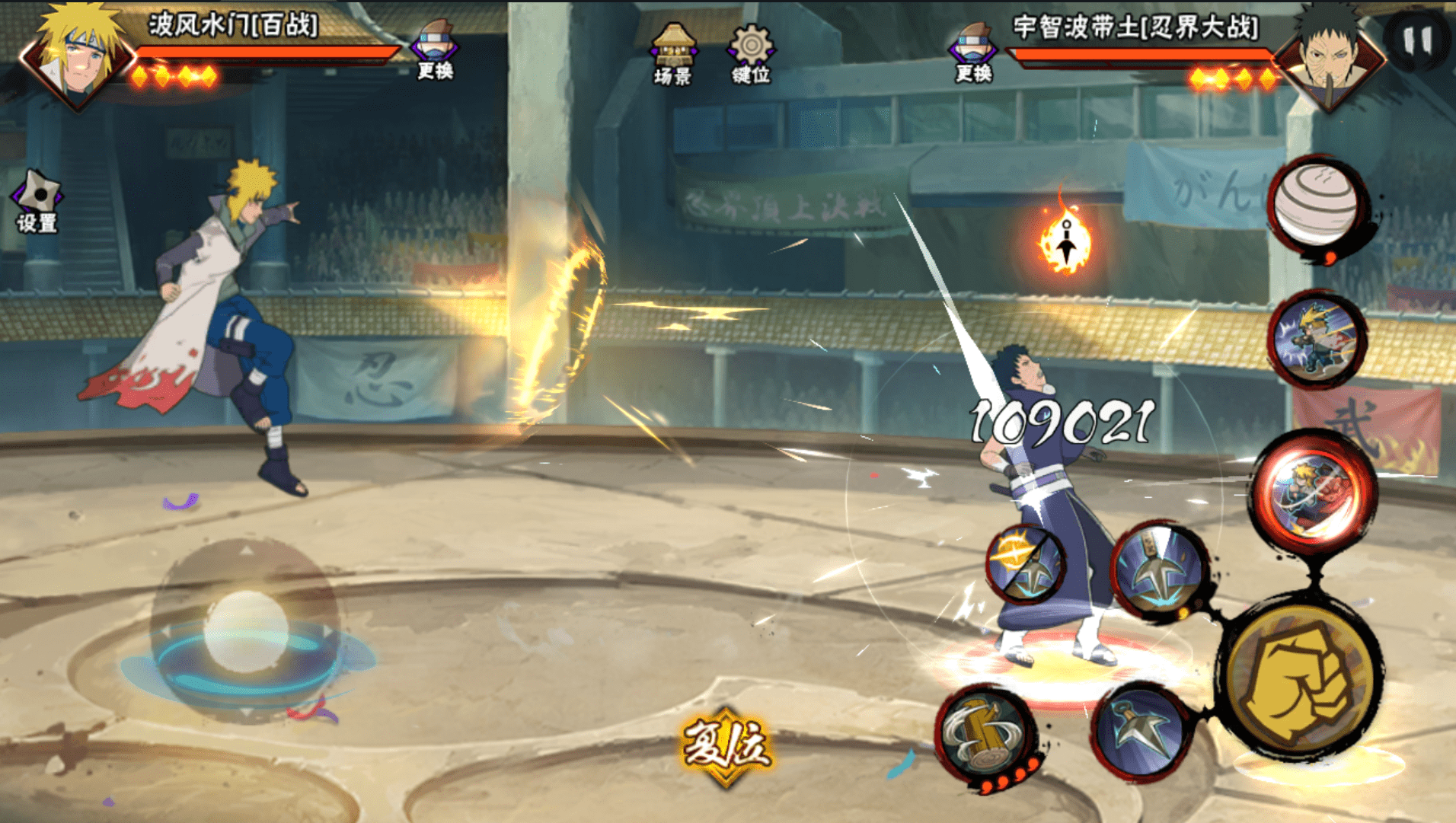1456x823 pixels.
Task: Select the Minato player portrait
Action: (78, 57)
